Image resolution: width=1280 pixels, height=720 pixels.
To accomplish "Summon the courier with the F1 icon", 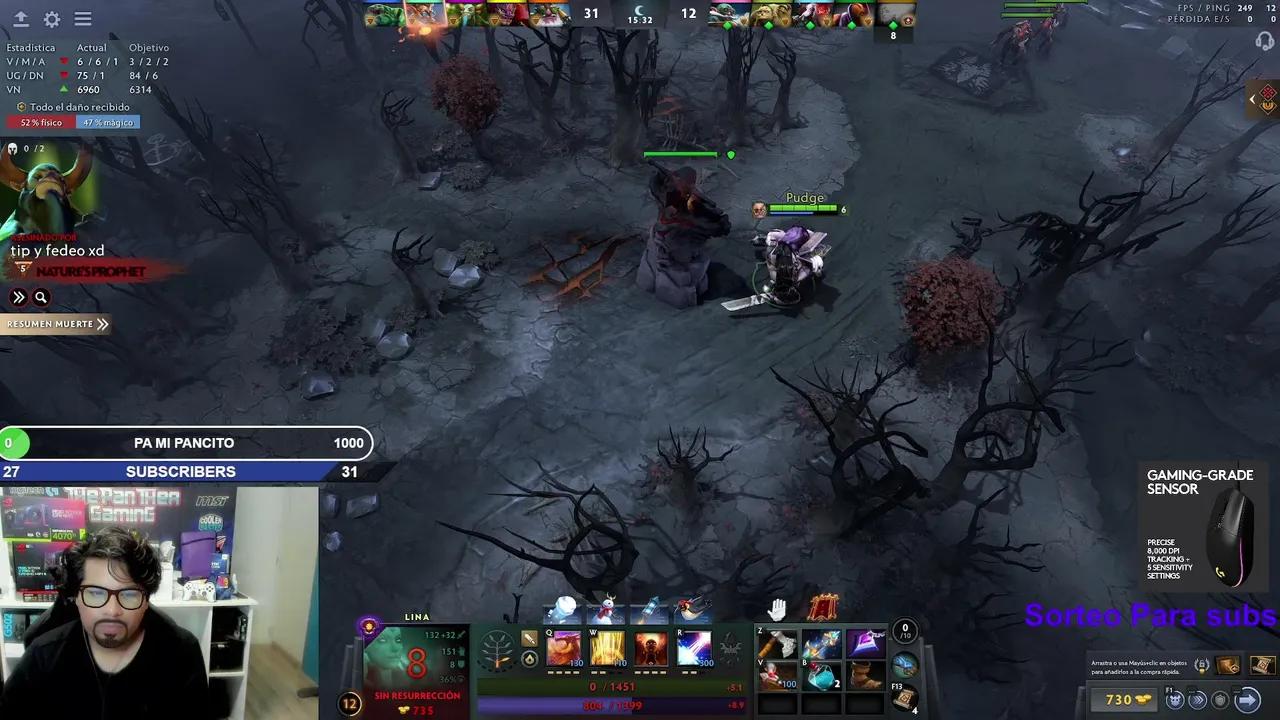I will point(1174,699).
